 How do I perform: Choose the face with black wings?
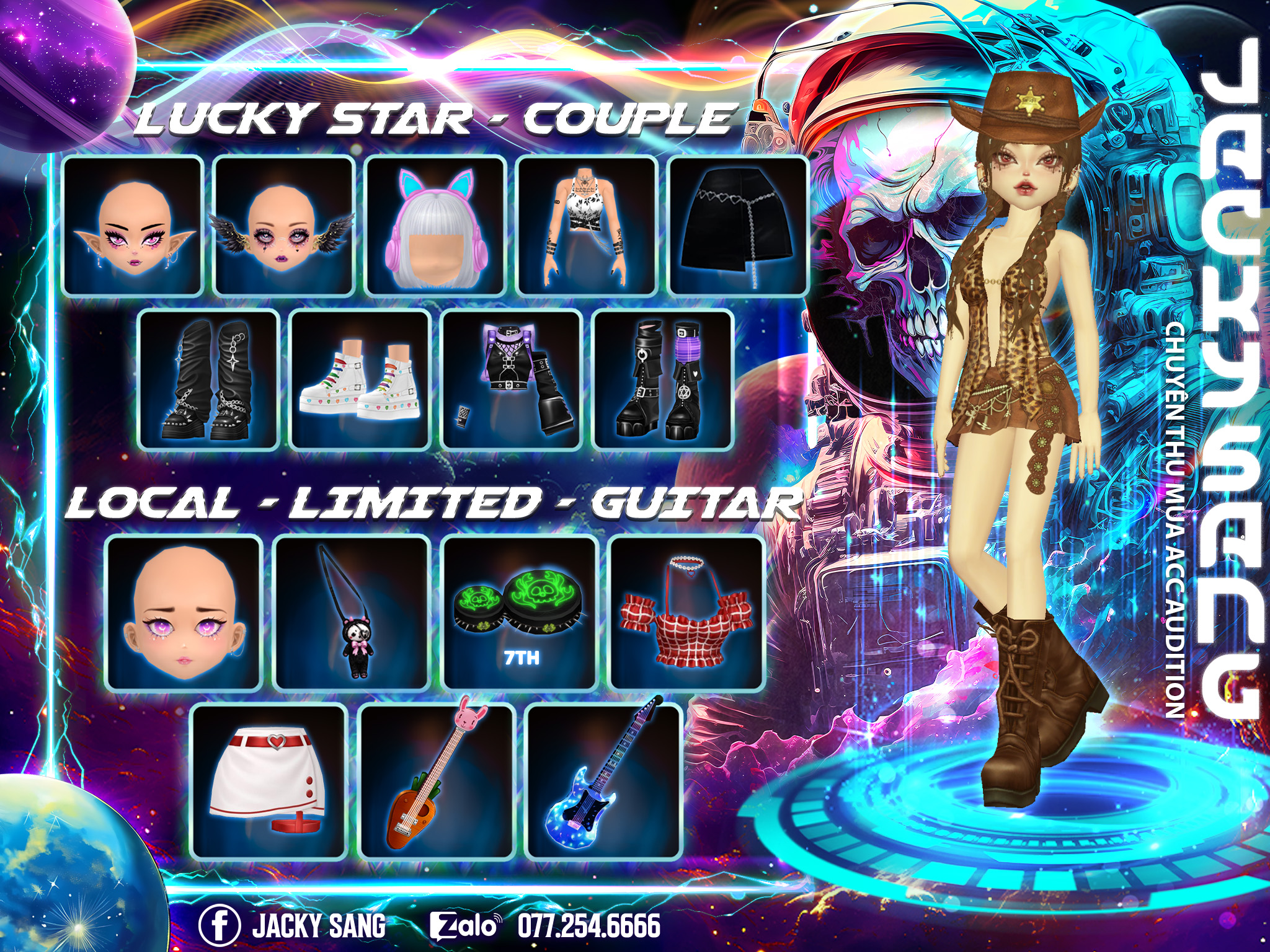pyautogui.click(x=284, y=226)
